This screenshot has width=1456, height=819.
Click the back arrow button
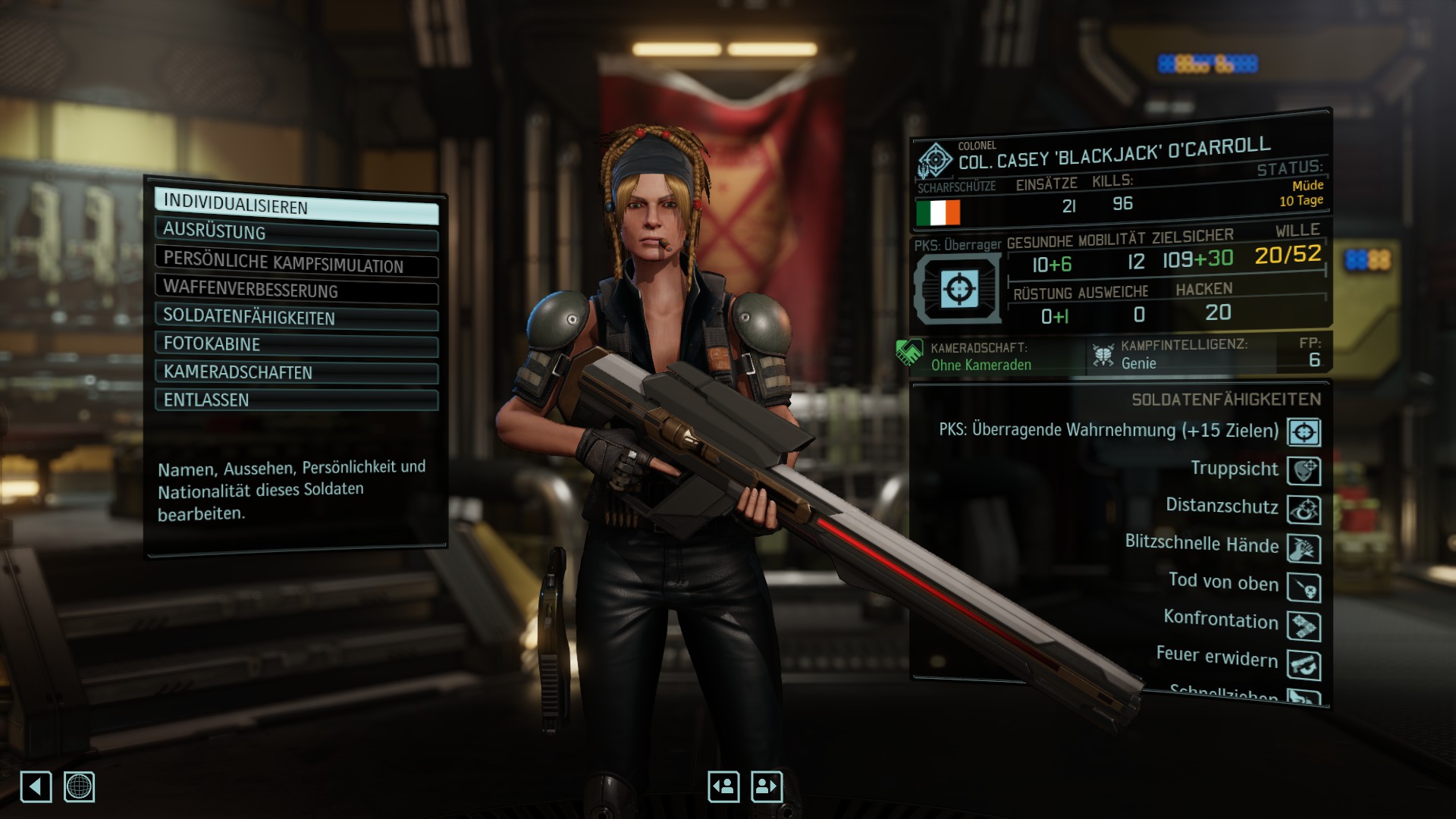[36, 786]
